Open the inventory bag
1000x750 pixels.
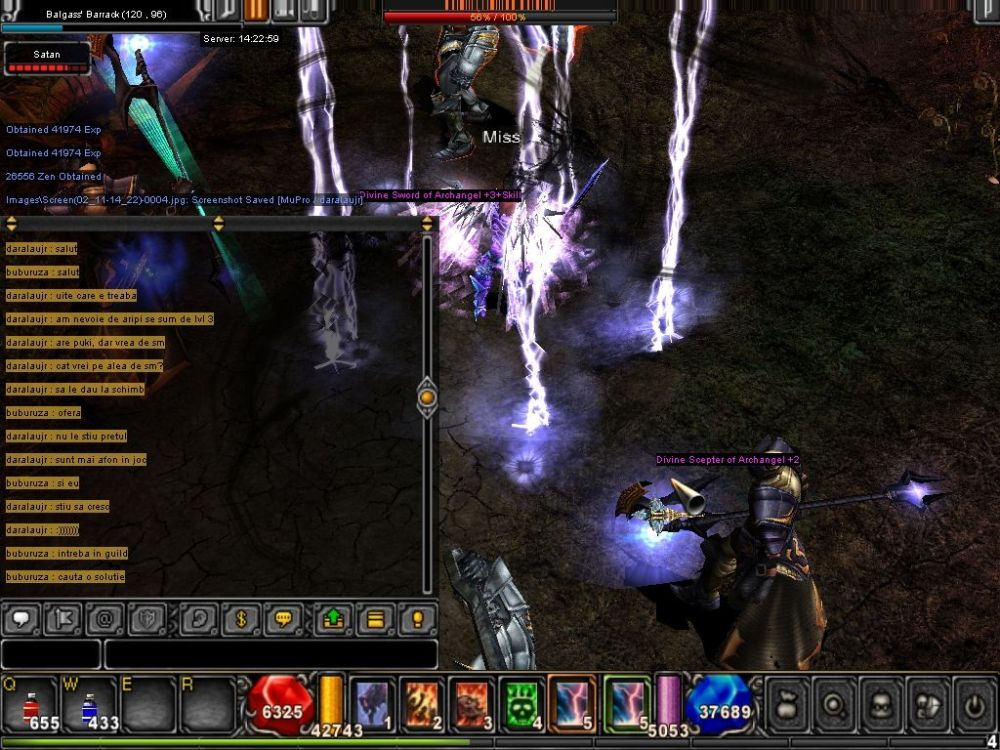[787, 704]
